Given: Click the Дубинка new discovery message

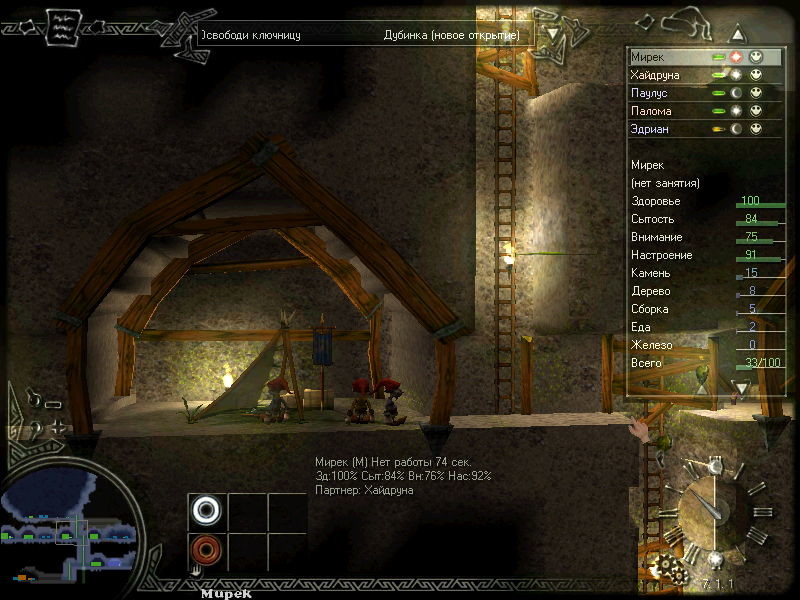Looking at the screenshot, I should click(x=450, y=35).
